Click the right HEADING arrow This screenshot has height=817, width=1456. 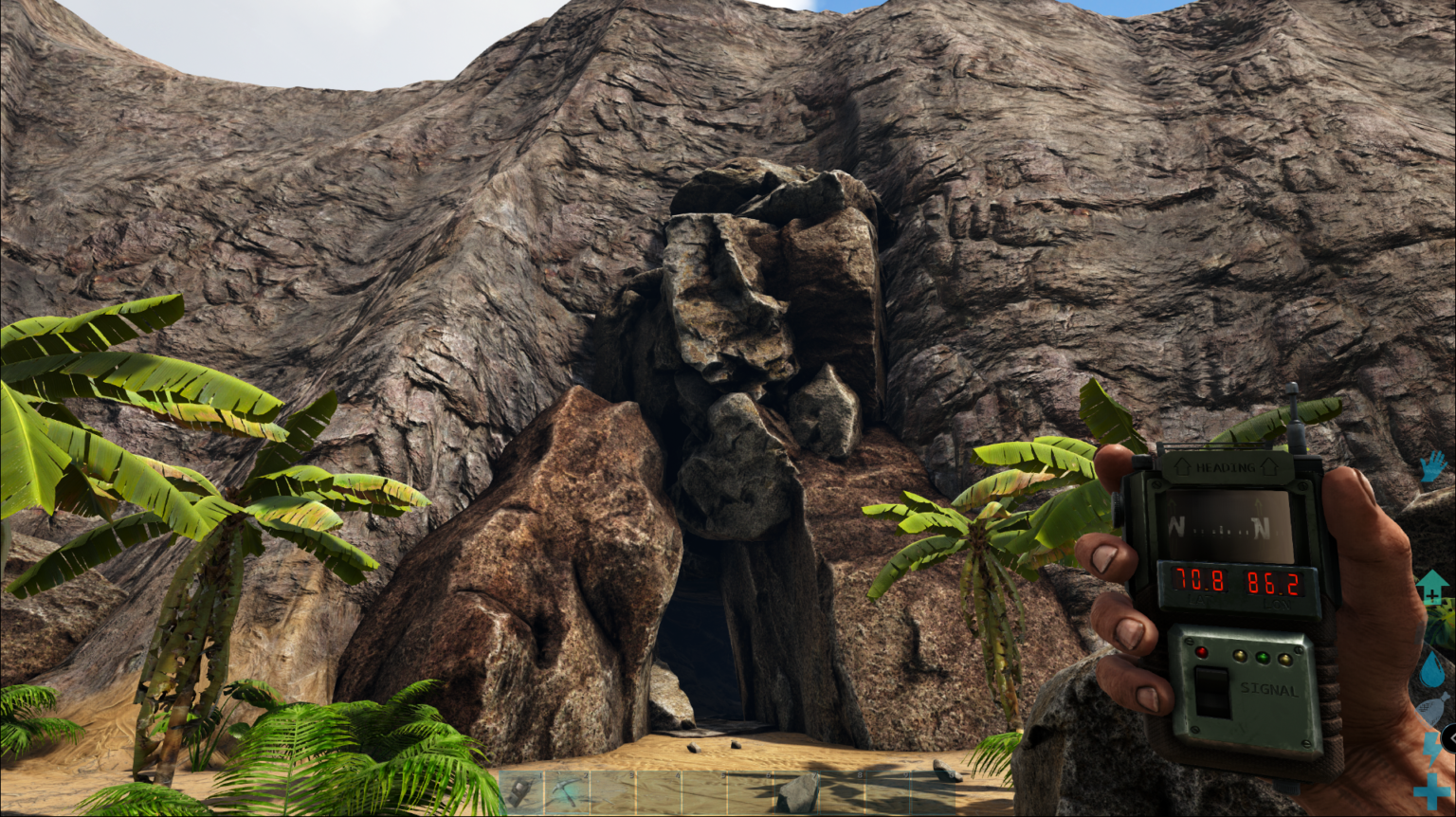(x=1270, y=466)
